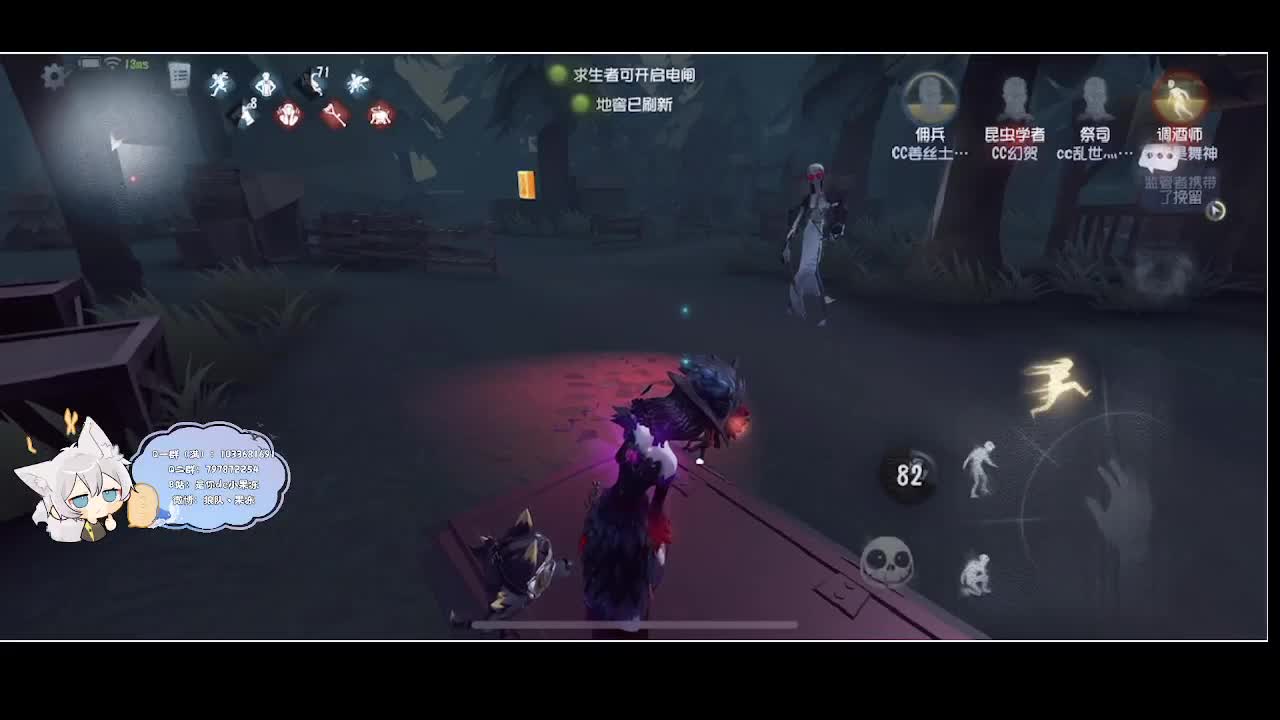The height and width of the screenshot is (720, 1280).
Task: Open the match scoreboard notepad icon
Action: click(x=178, y=75)
